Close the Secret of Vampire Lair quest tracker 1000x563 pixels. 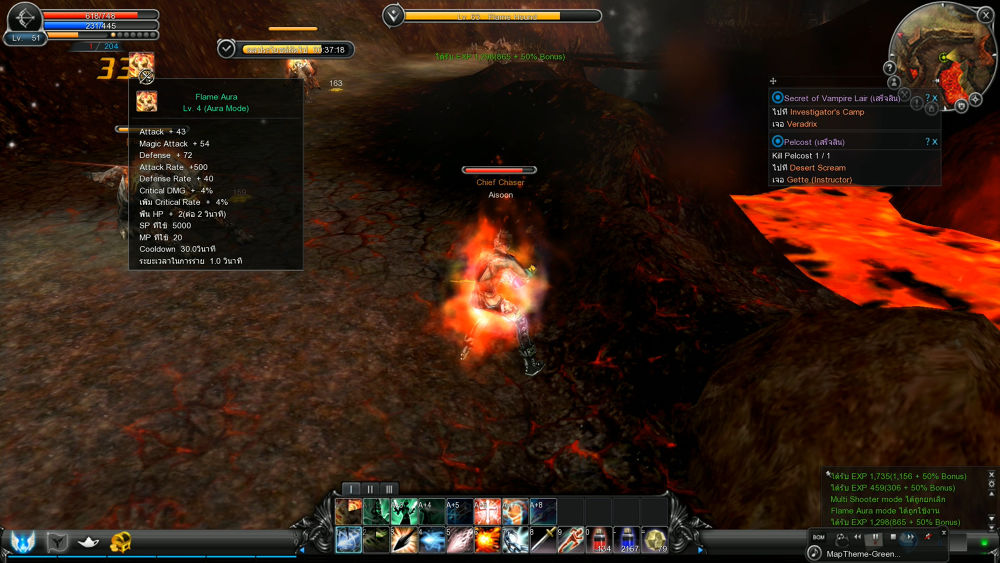(935, 98)
